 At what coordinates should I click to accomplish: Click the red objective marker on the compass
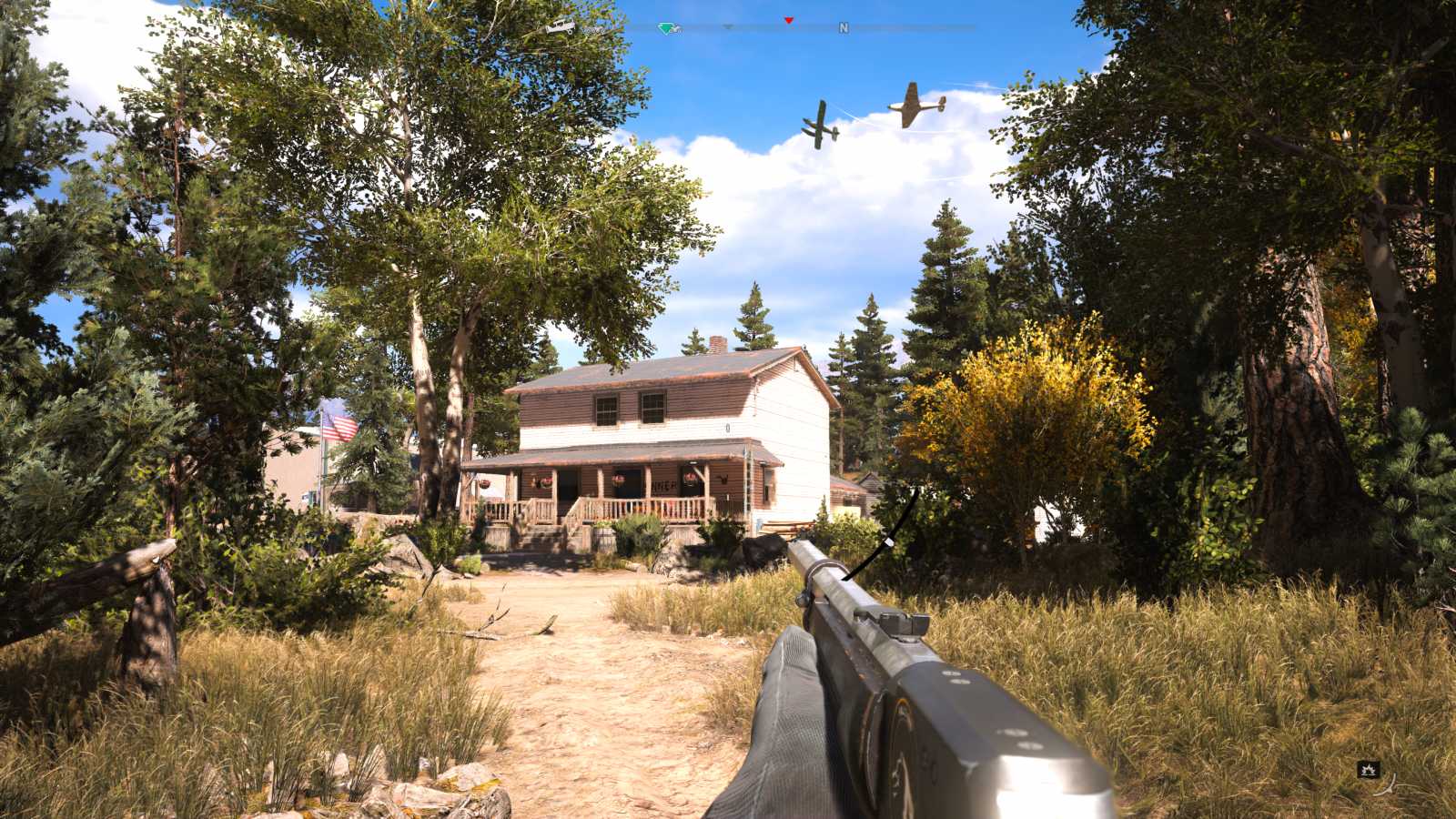pos(790,21)
